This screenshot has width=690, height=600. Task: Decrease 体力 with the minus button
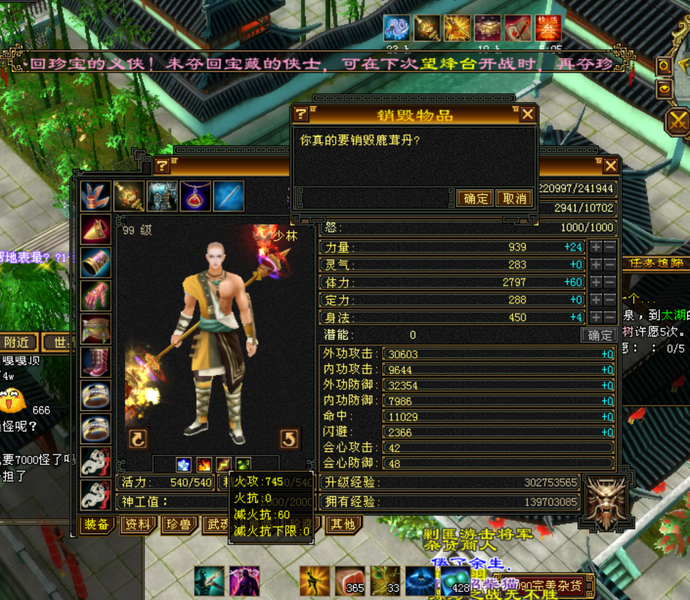609,282
